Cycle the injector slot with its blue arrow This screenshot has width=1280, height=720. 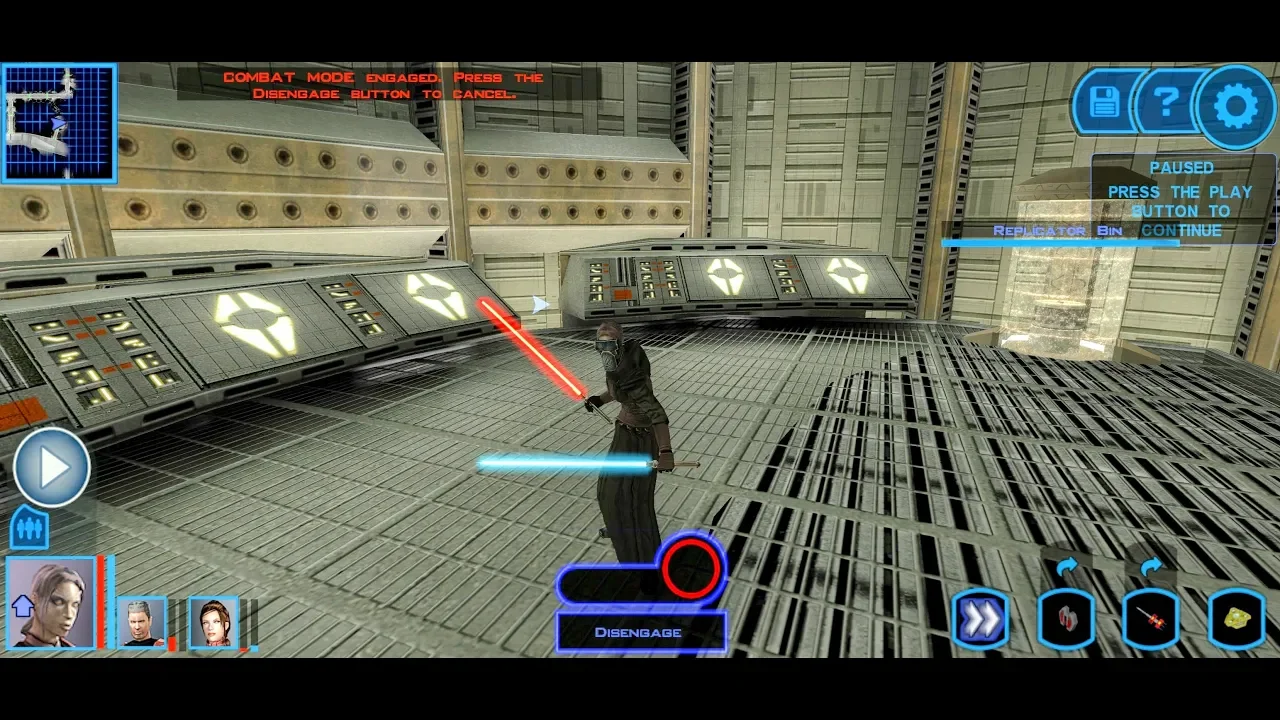(1151, 568)
